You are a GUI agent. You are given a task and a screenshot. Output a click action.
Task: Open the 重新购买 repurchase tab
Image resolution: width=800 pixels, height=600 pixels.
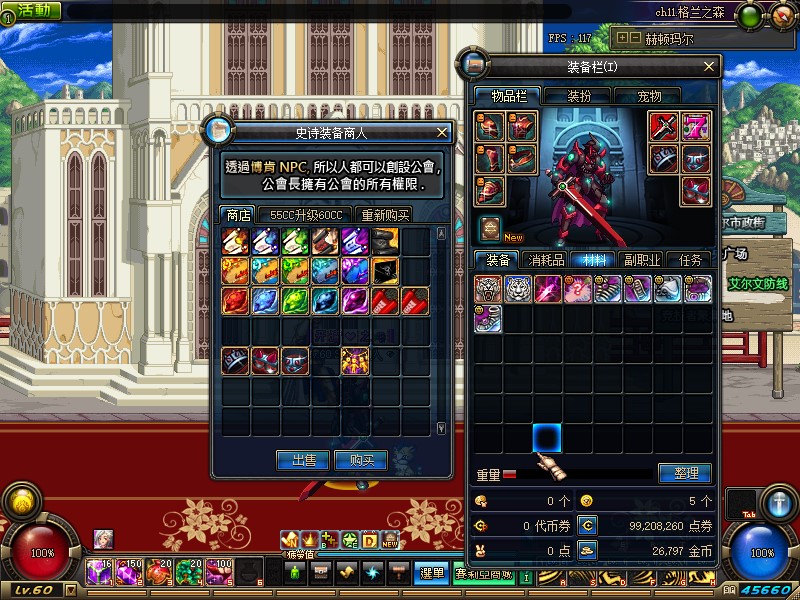pyautogui.click(x=385, y=215)
